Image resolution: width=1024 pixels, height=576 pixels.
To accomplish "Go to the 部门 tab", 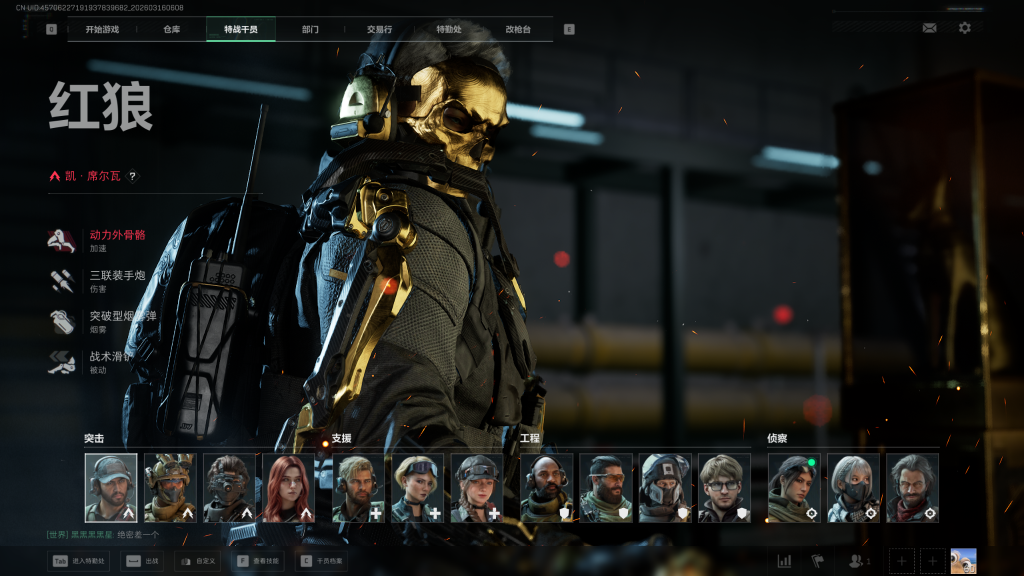I will click(310, 29).
